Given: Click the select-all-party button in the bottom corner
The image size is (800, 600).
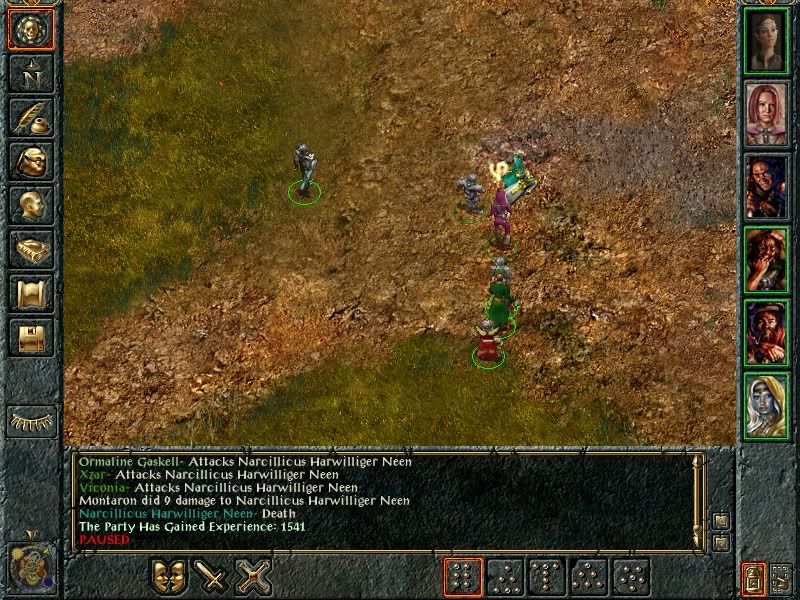Looking at the screenshot, I should [781, 578].
